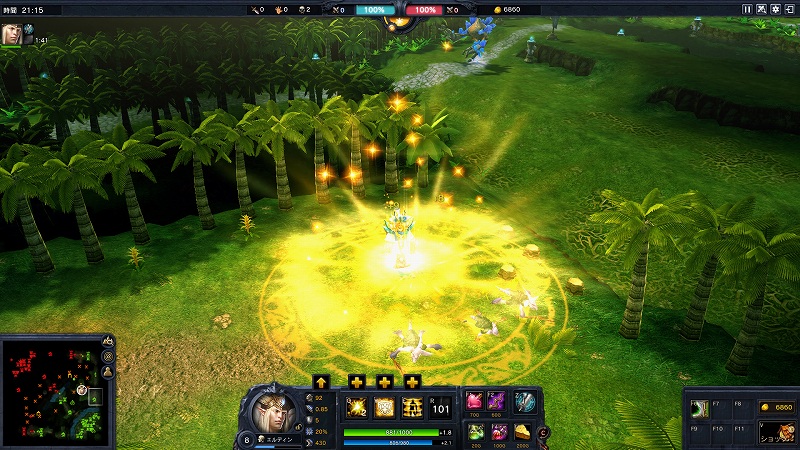Image resolution: width=800 pixels, height=450 pixels.
Task: Buy the pink heart item costing 700
Action: 474,400
